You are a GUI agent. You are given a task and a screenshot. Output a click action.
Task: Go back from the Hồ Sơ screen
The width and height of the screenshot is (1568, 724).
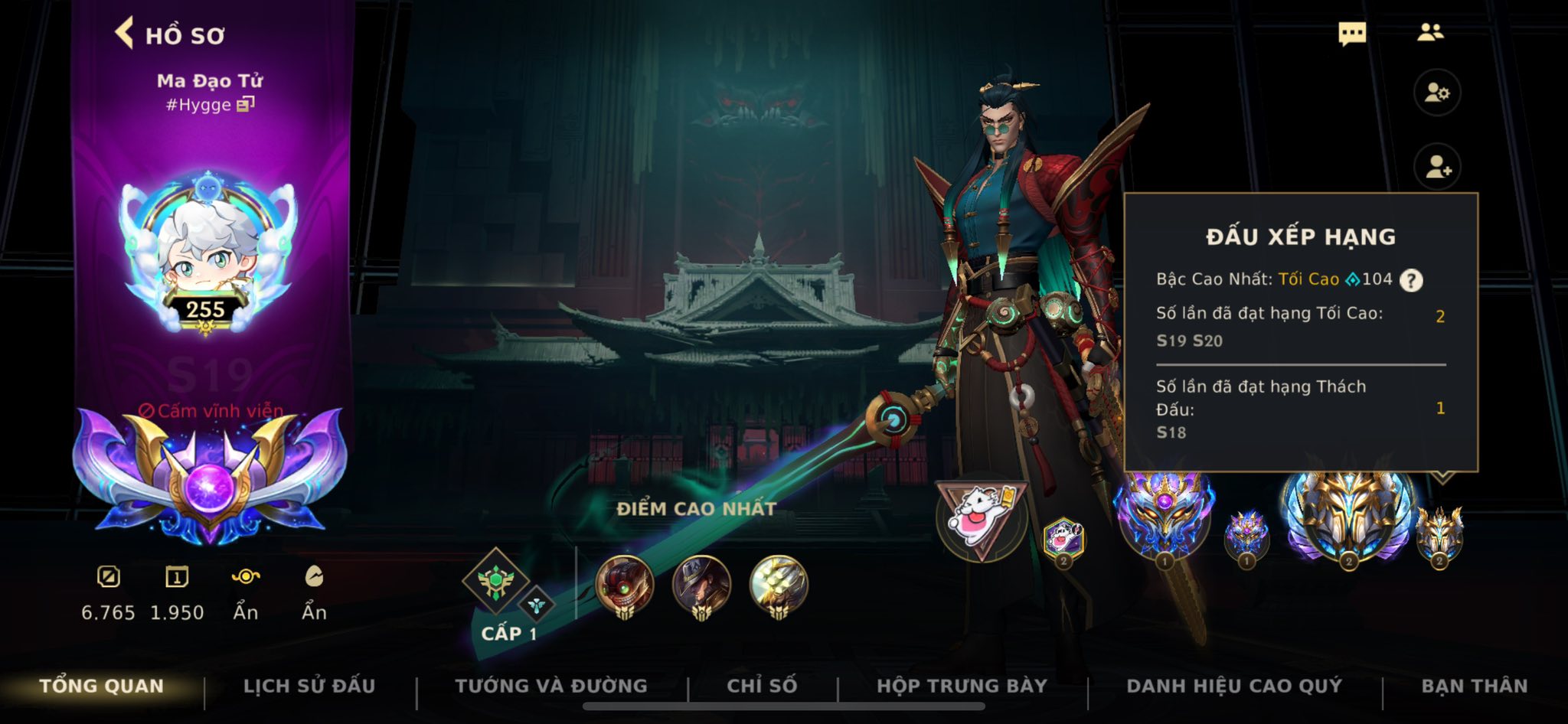125,34
